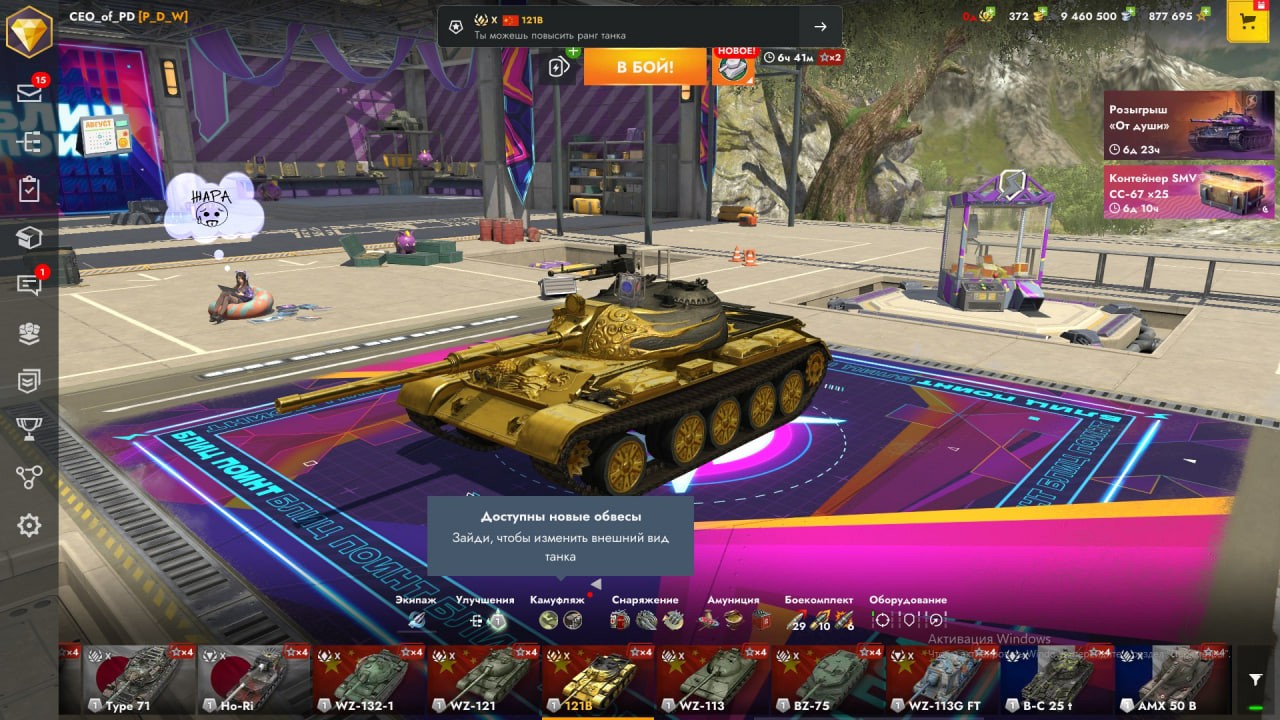Open the shop via the yellow cart icon
Image resolution: width=1280 pixels, height=720 pixels.
point(1247,22)
